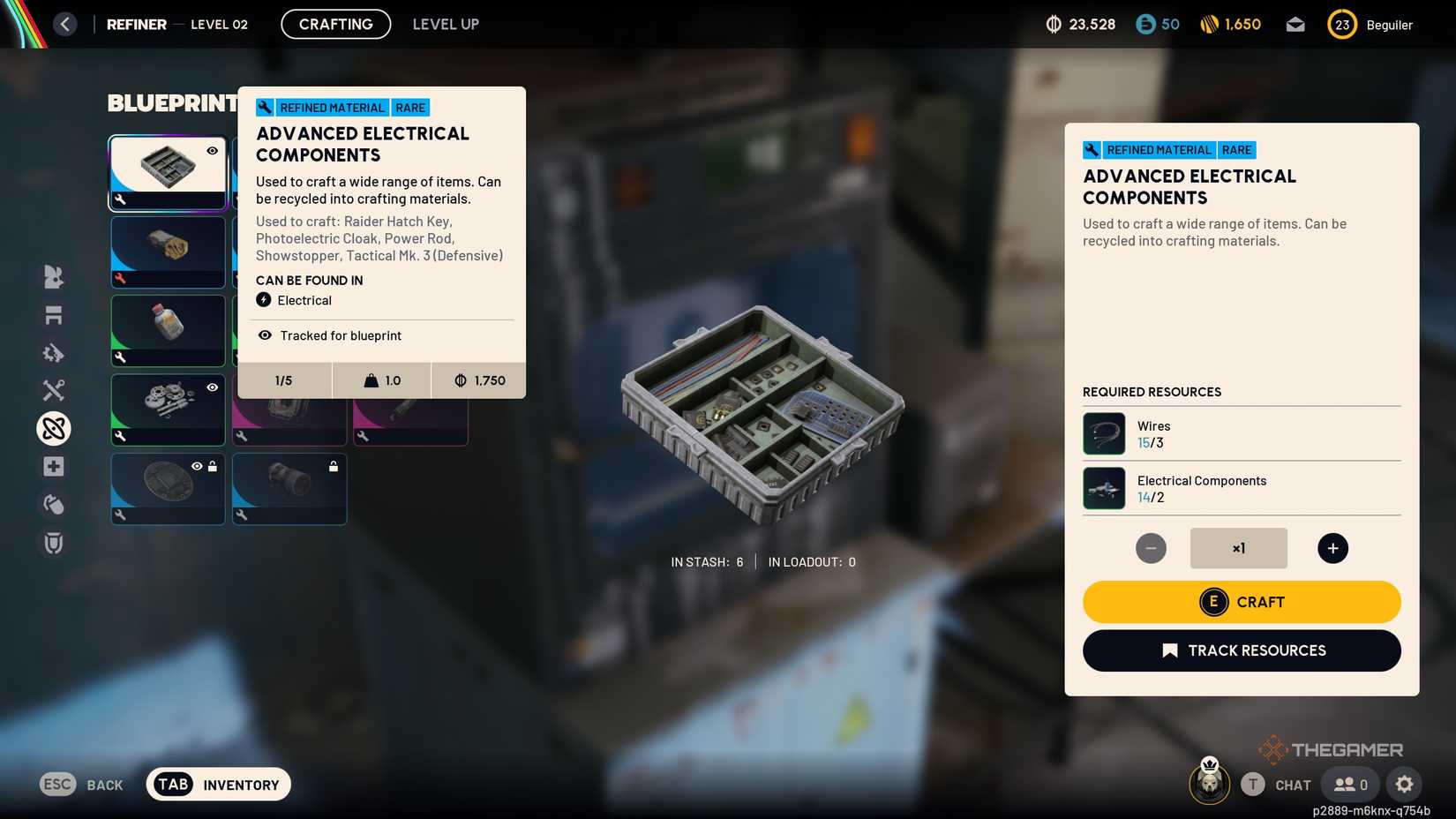Click the back chevron beside Refiner
The image size is (1456, 819).
pos(64,24)
